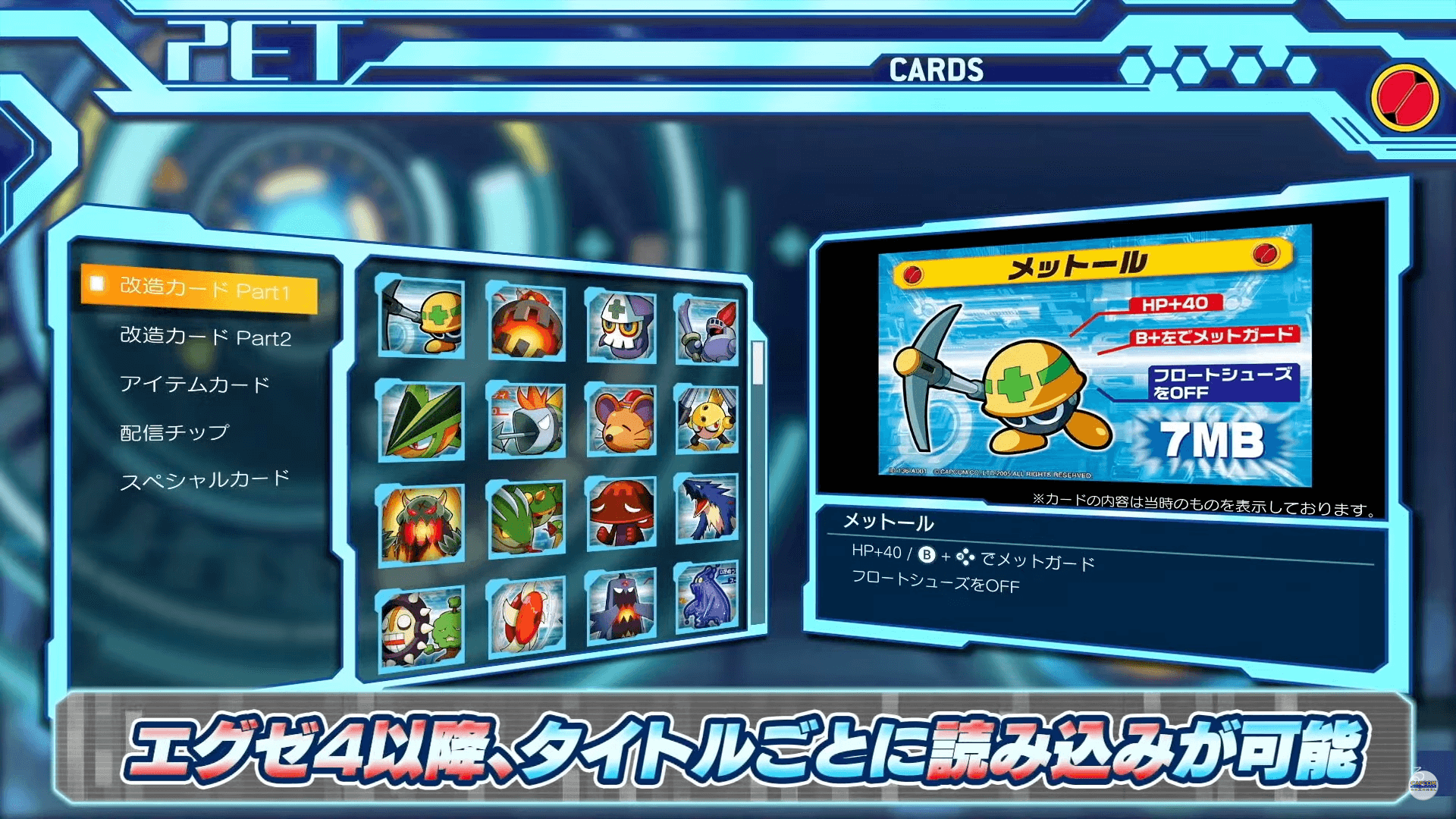Click the 改造カード Part1 selection indicator

tap(96, 284)
